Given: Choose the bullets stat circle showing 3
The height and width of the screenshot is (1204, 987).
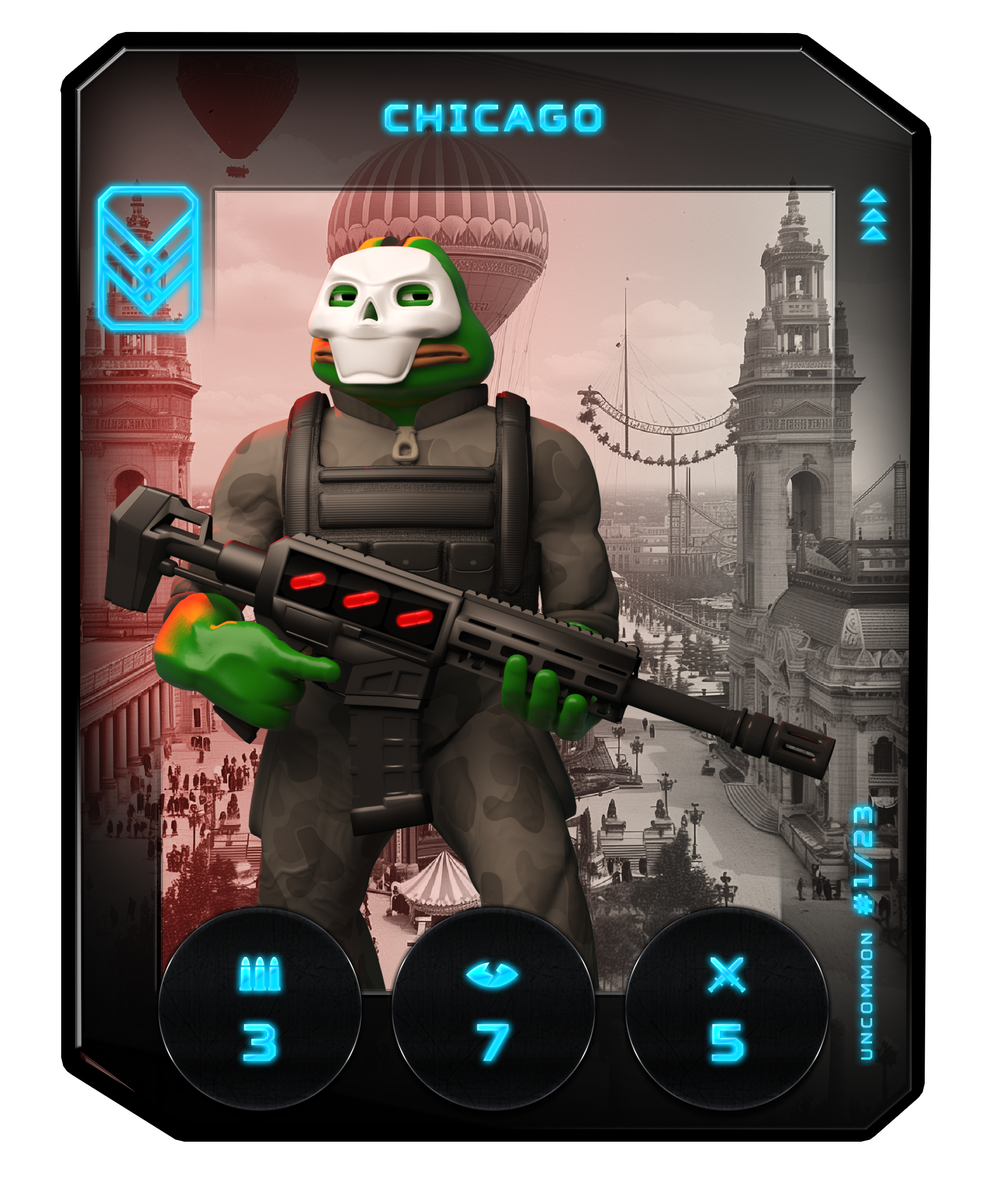Looking at the screenshot, I should tap(260, 1008).
